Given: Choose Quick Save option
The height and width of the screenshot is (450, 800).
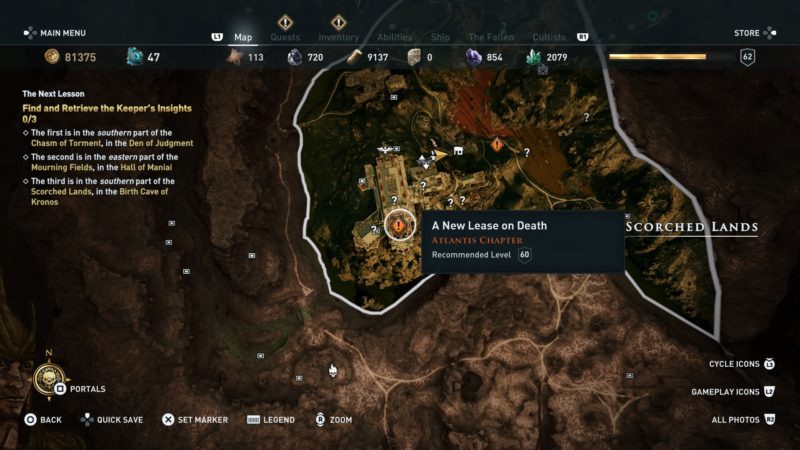Looking at the screenshot, I should click(x=111, y=420).
